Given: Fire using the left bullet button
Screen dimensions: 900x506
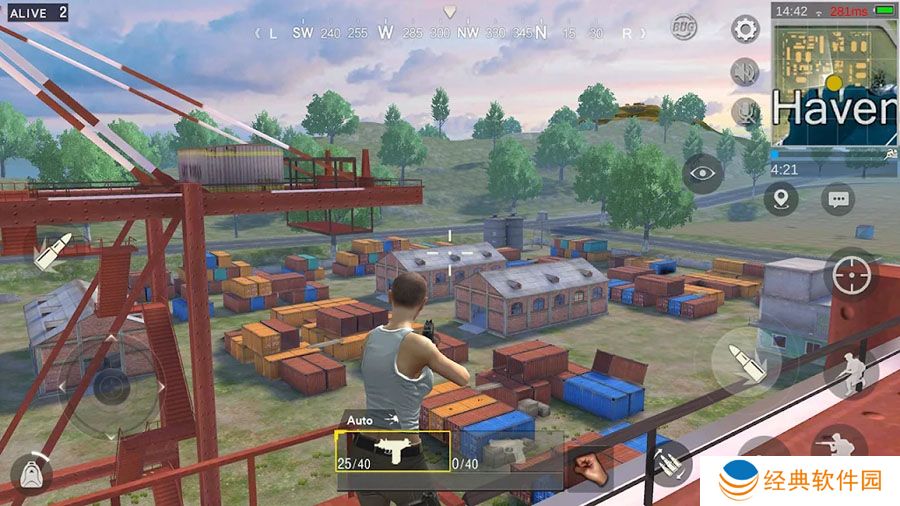Looking at the screenshot, I should (48, 253).
